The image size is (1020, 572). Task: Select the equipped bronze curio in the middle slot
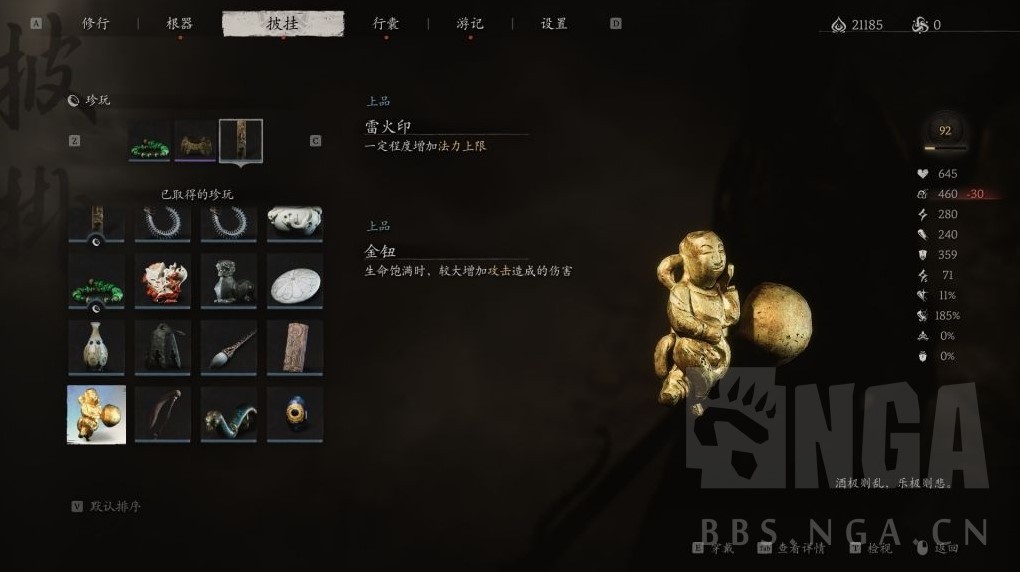pos(196,142)
